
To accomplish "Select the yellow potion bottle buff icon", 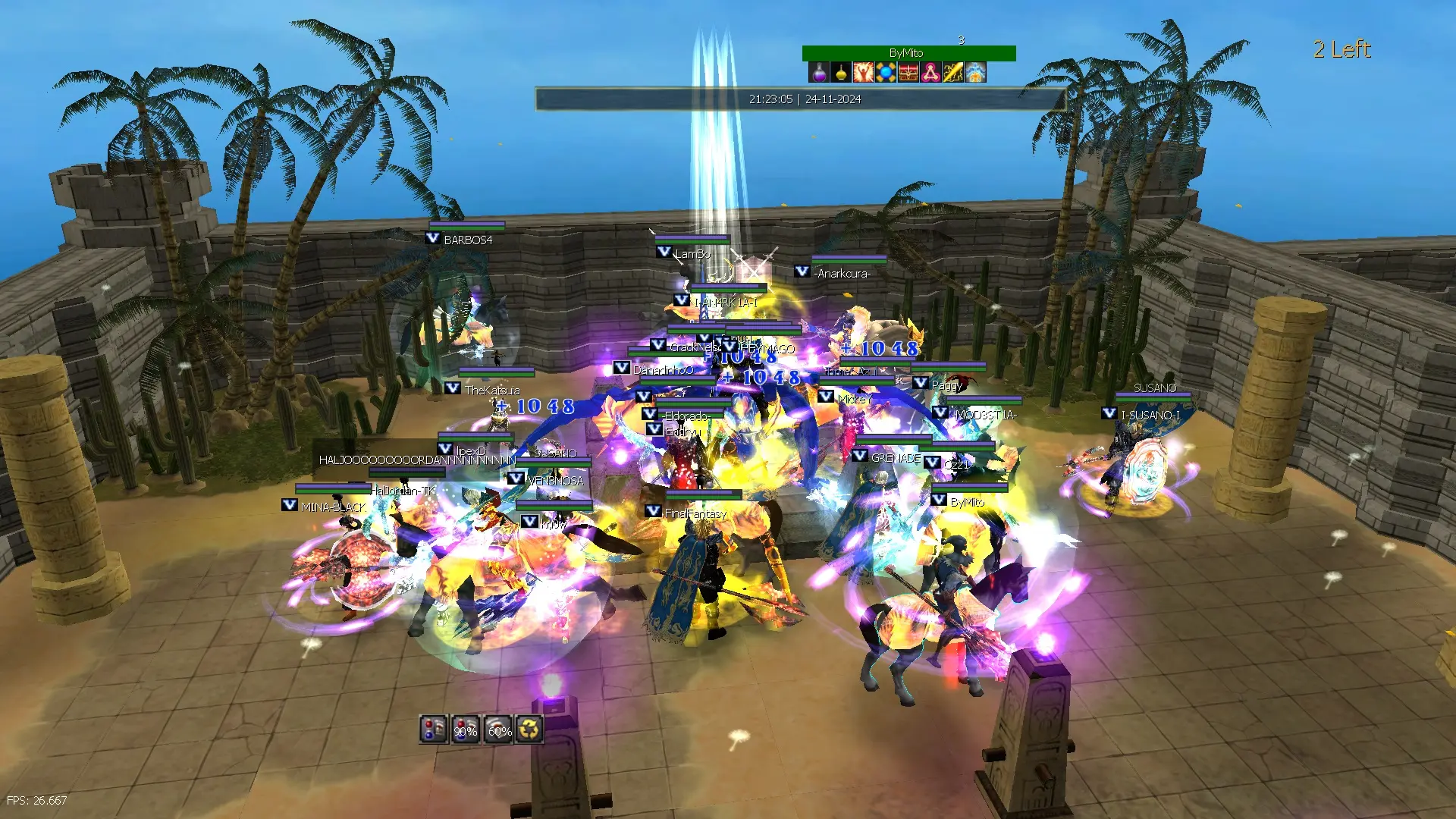I will 841,72.
